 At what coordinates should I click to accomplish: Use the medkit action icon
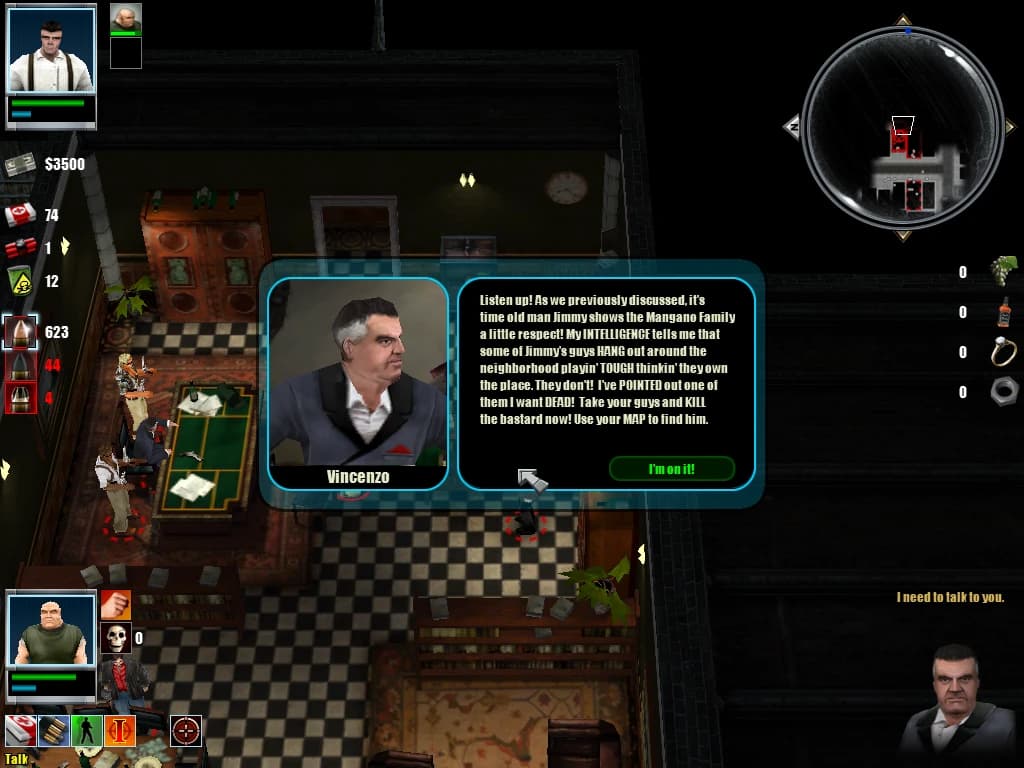coord(20,731)
